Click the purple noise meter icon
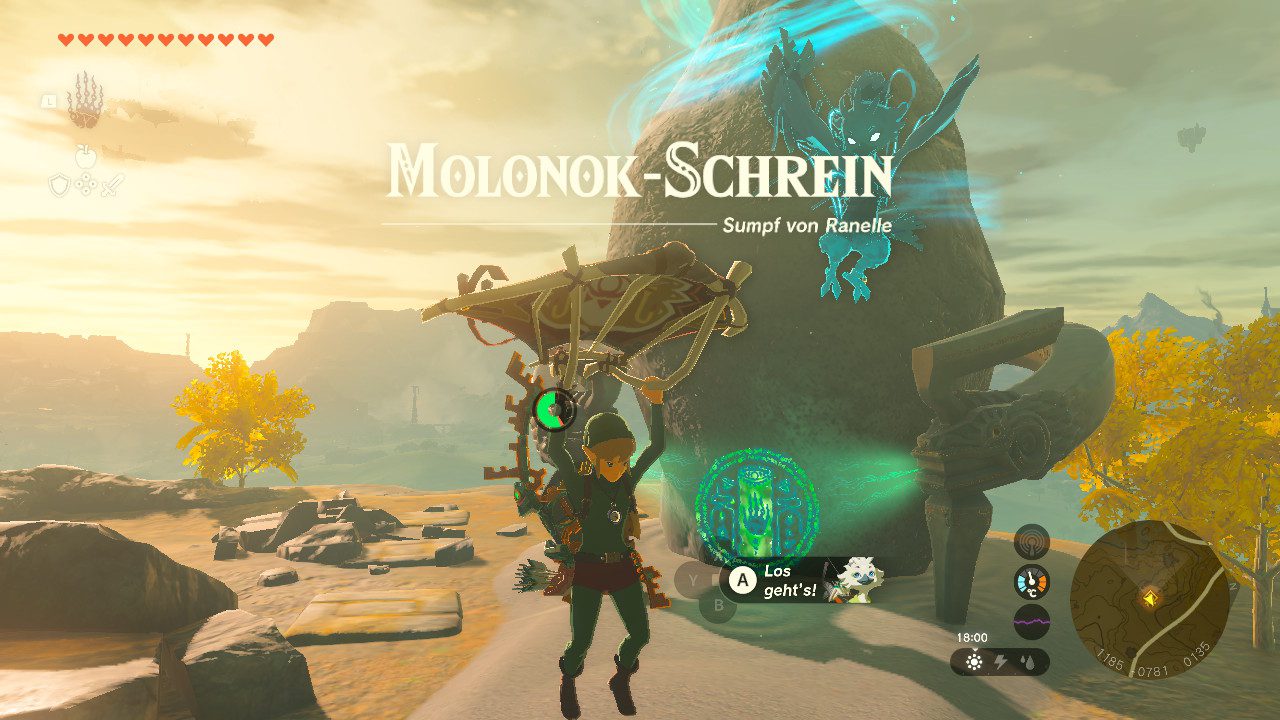 (x=1031, y=621)
